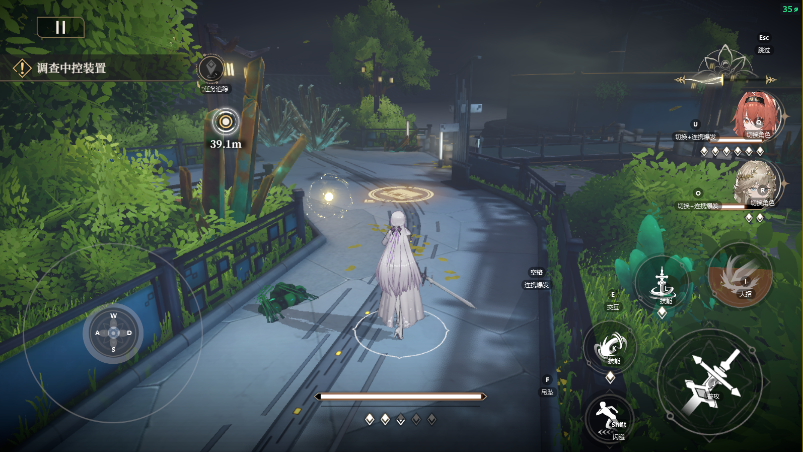Use the swirling slash skill button
This screenshot has width=803, height=452.
tap(610, 346)
